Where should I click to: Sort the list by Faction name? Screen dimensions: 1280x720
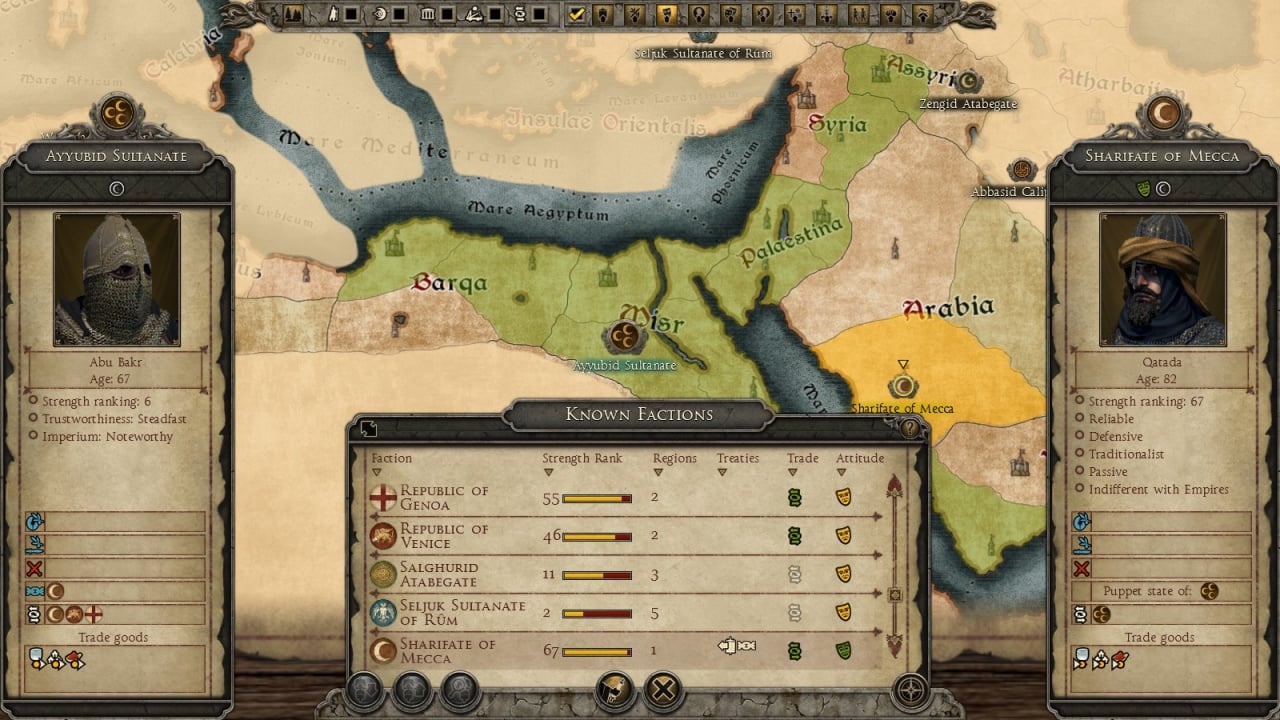click(x=391, y=459)
